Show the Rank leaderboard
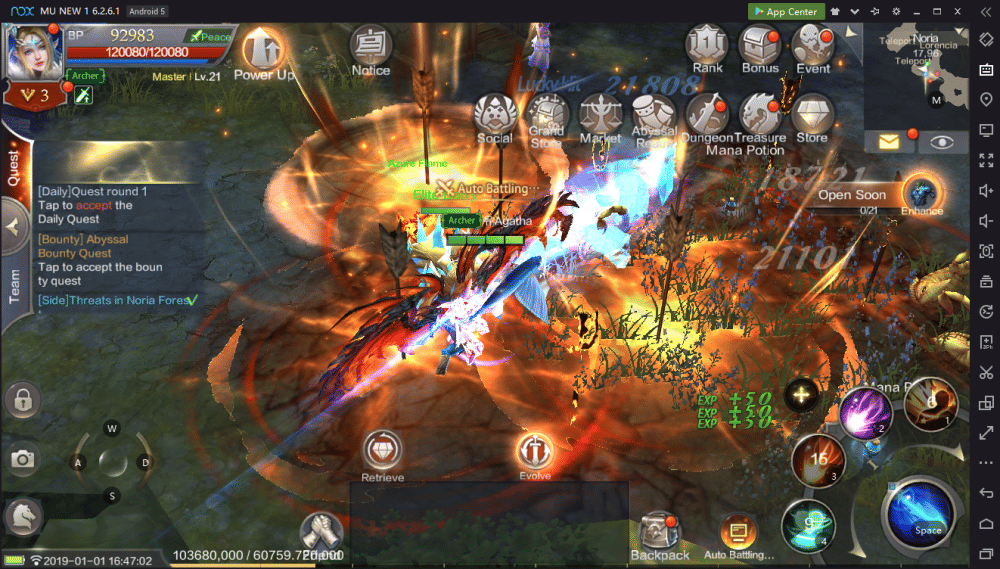The image size is (1000, 569). tap(707, 46)
